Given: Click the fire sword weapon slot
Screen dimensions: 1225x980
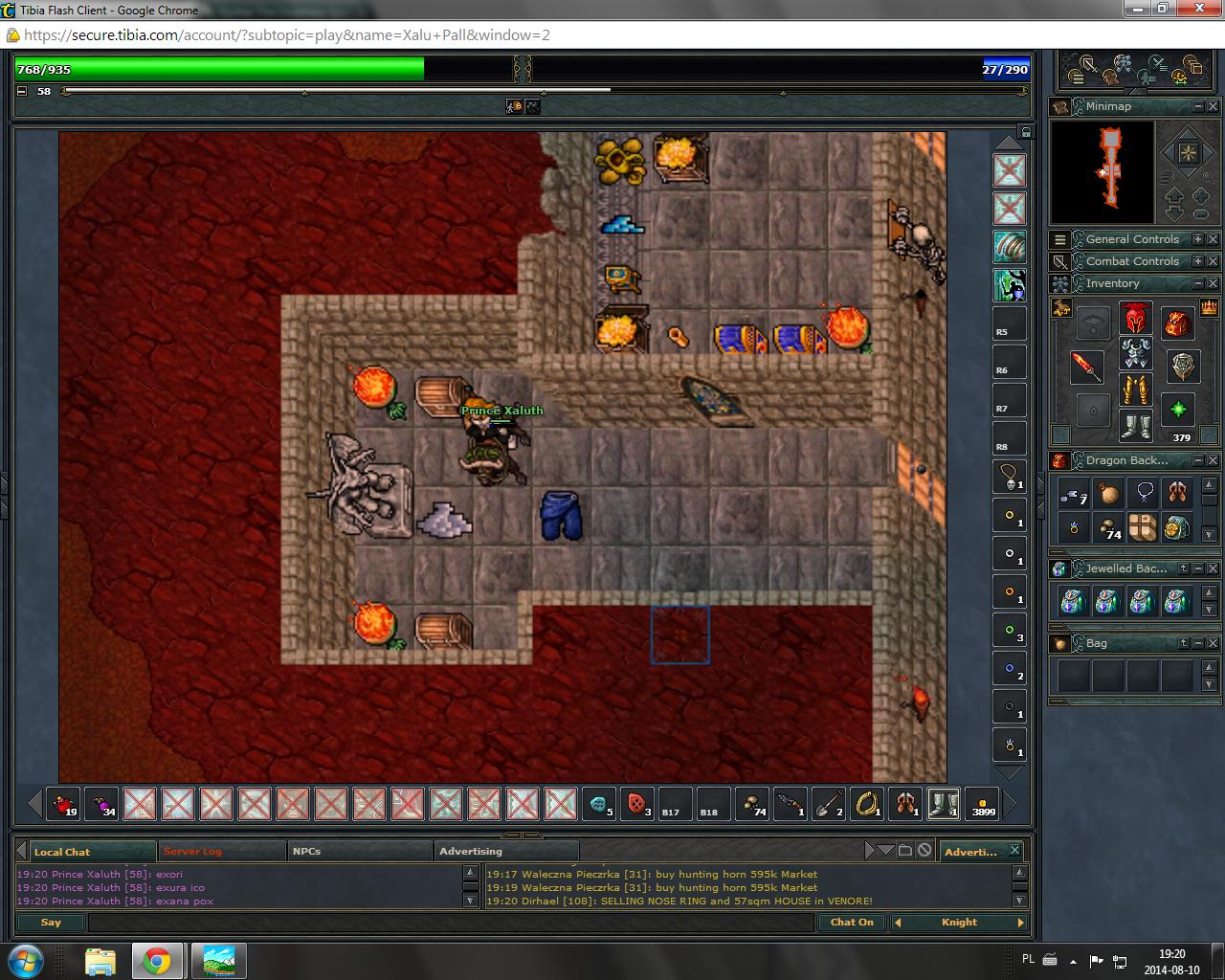Looking at the screenshot, I should pyautogui.click(x=1087, y=366).
